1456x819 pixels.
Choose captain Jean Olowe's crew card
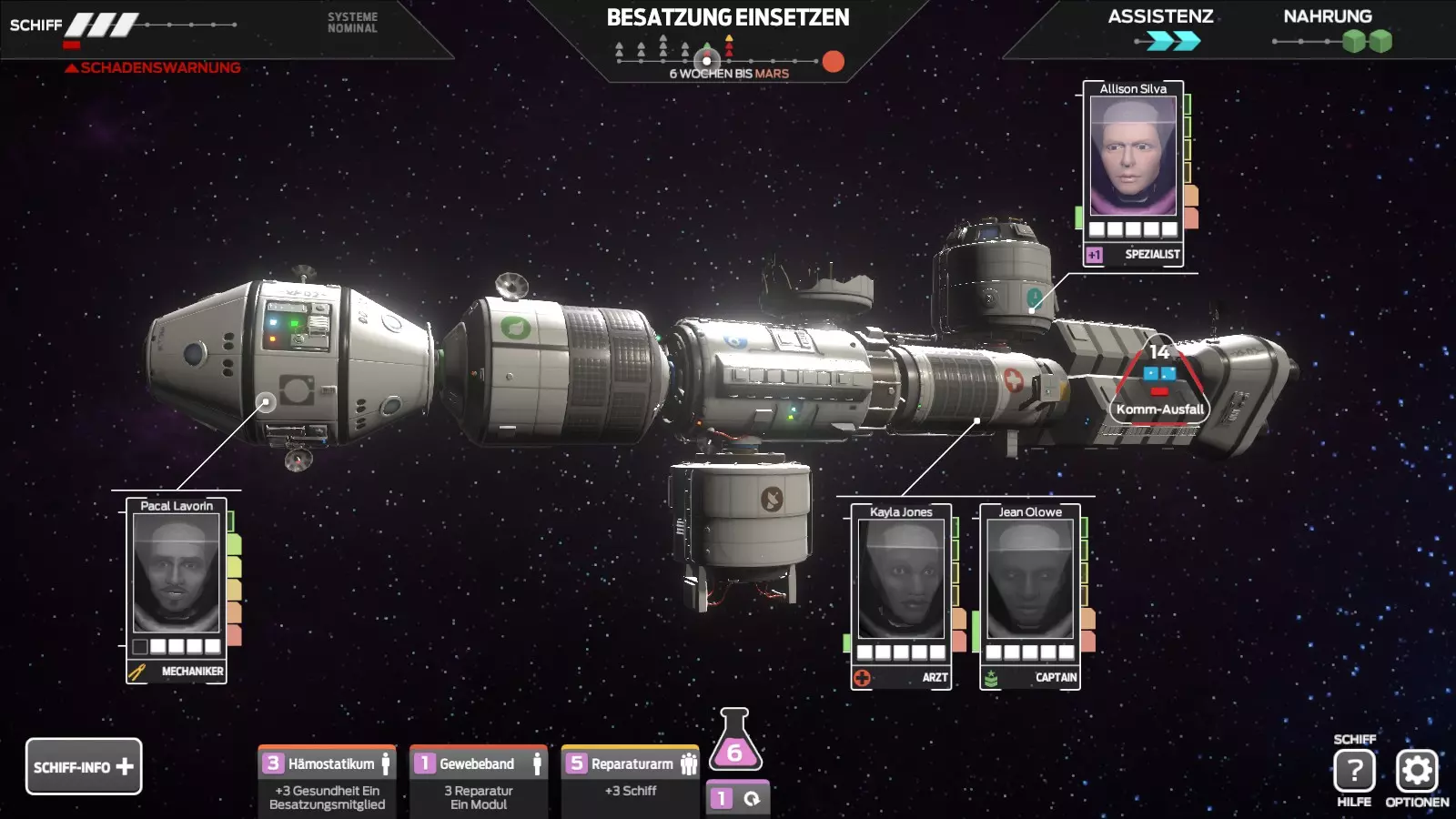coord(1030,595)
